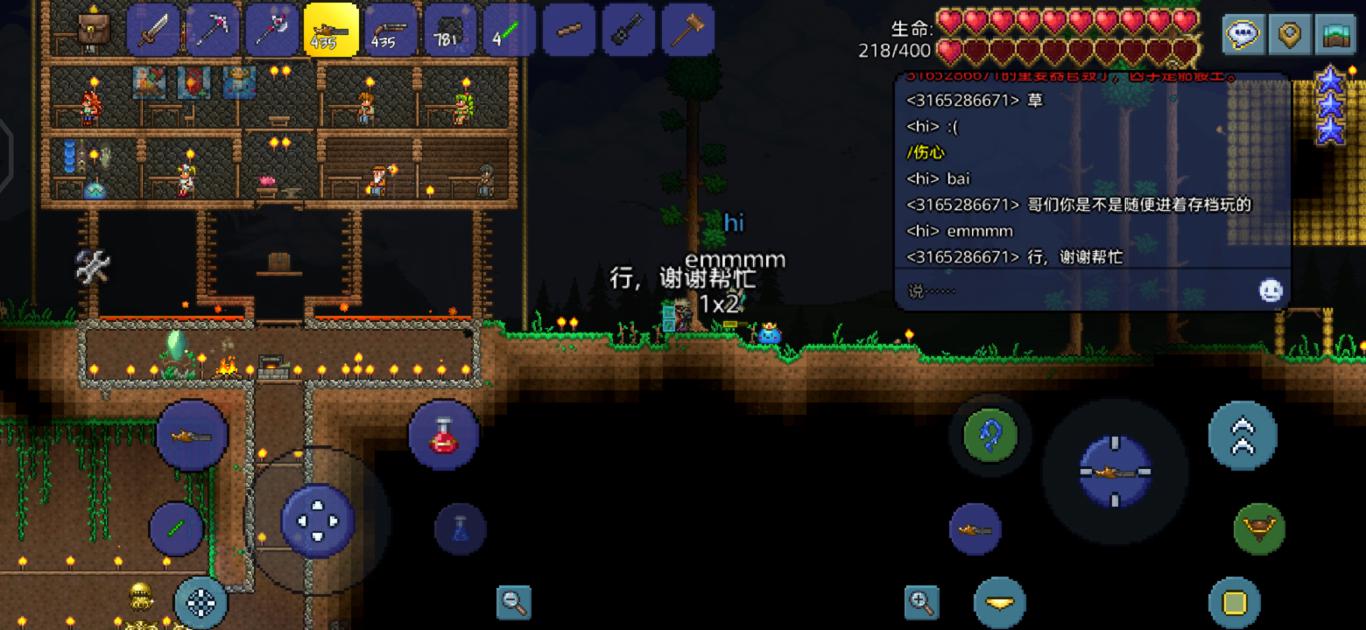Open the housing menu button

pyautogui.click(x=1335, y=36)
